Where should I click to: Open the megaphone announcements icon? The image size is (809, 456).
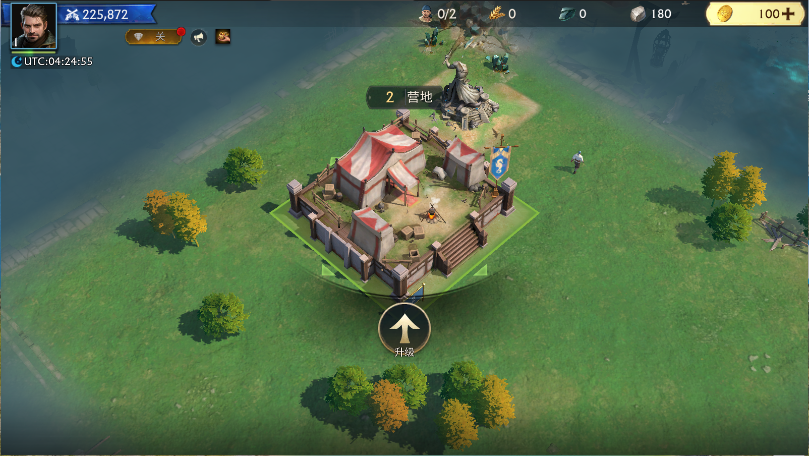(x=198, y=37)
